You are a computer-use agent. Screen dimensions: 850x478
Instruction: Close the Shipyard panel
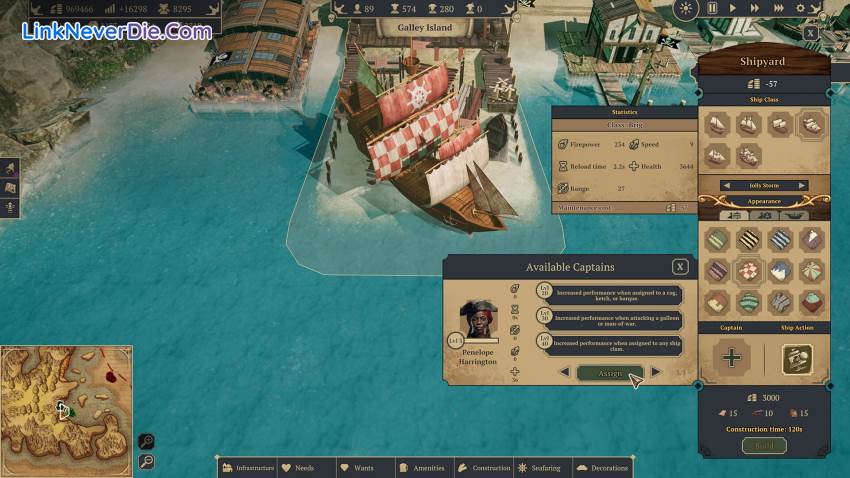[x=810, y=33]
